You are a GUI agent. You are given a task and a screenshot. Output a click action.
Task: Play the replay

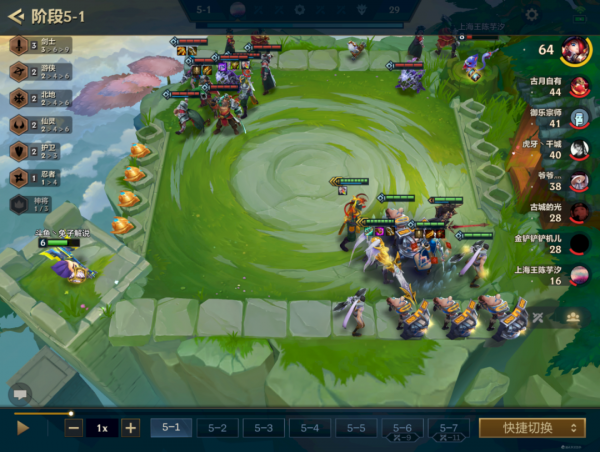point(24,427)
